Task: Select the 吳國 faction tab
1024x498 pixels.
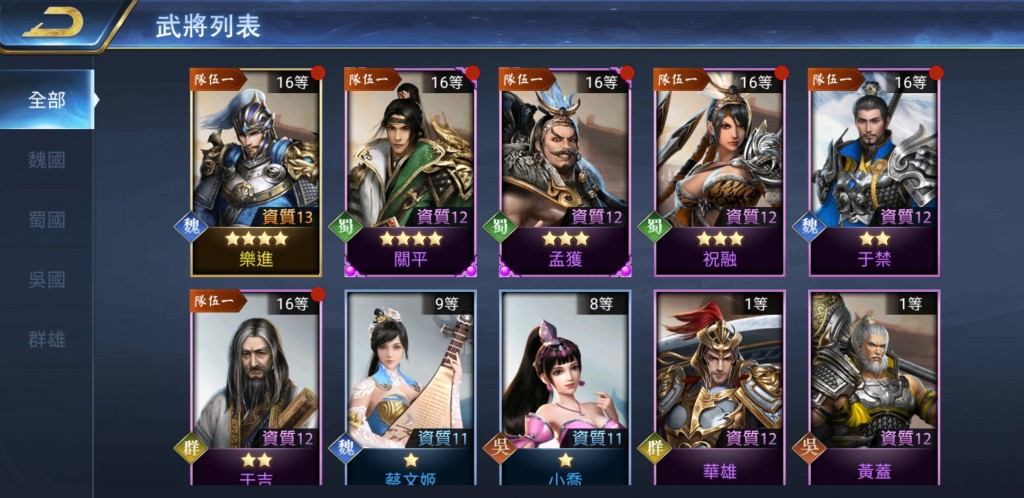Action: (47, 279)
